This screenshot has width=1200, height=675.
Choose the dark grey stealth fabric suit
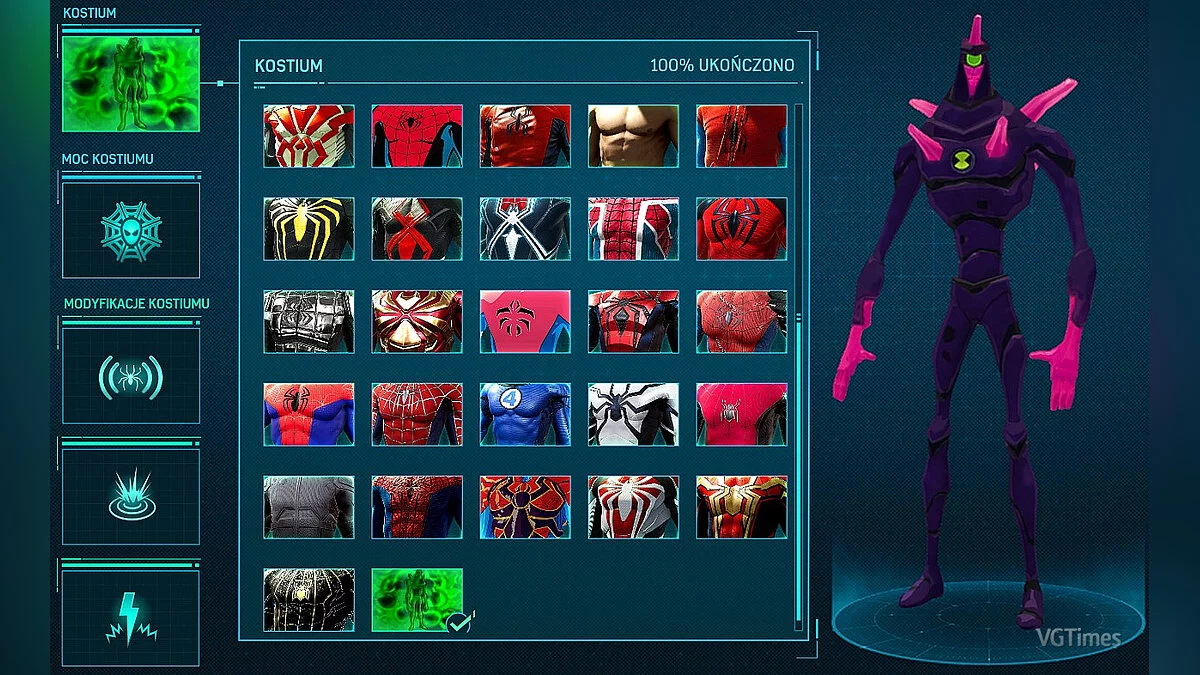[x=309, y=507]
